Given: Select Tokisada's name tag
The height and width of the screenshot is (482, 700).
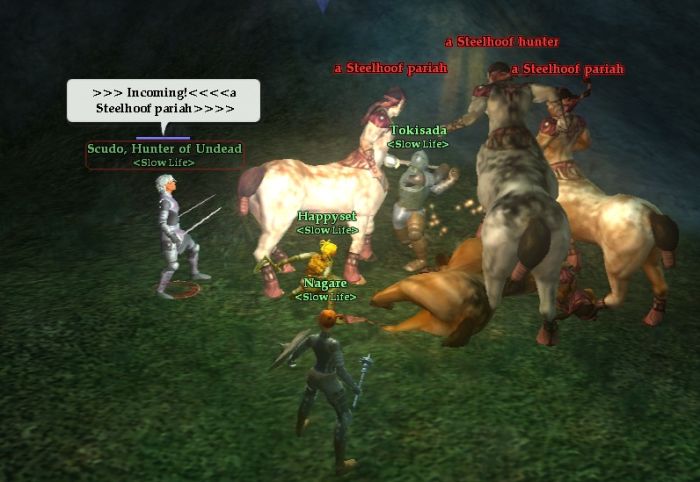Looking at the screenshot, I should pyautogui.click(x=418, y=130).
